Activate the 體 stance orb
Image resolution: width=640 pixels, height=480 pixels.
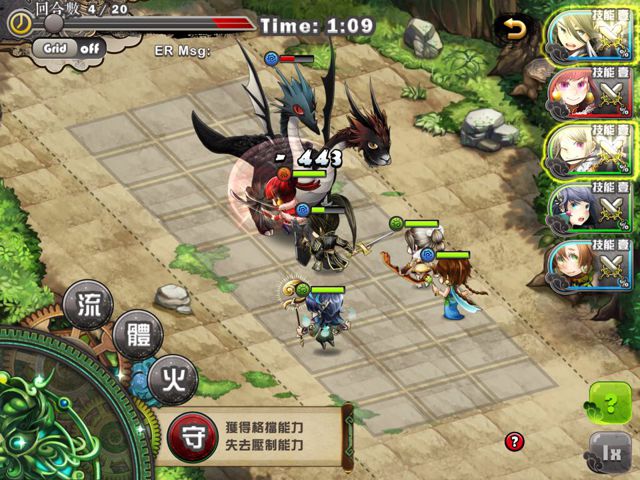point(136,337)
